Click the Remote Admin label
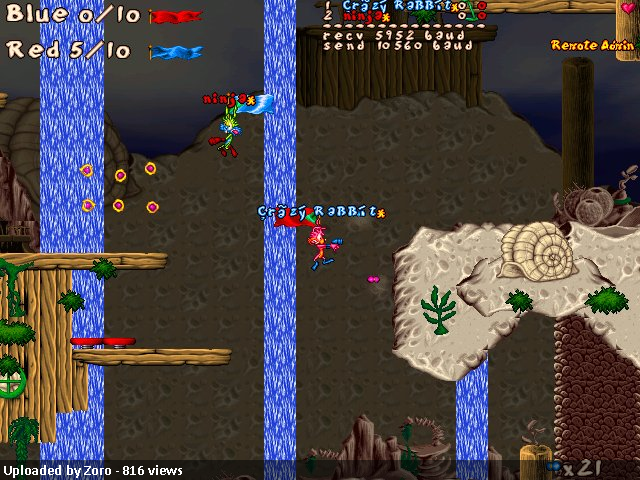Viewport: 640px width, 480px height. (593, 45)
